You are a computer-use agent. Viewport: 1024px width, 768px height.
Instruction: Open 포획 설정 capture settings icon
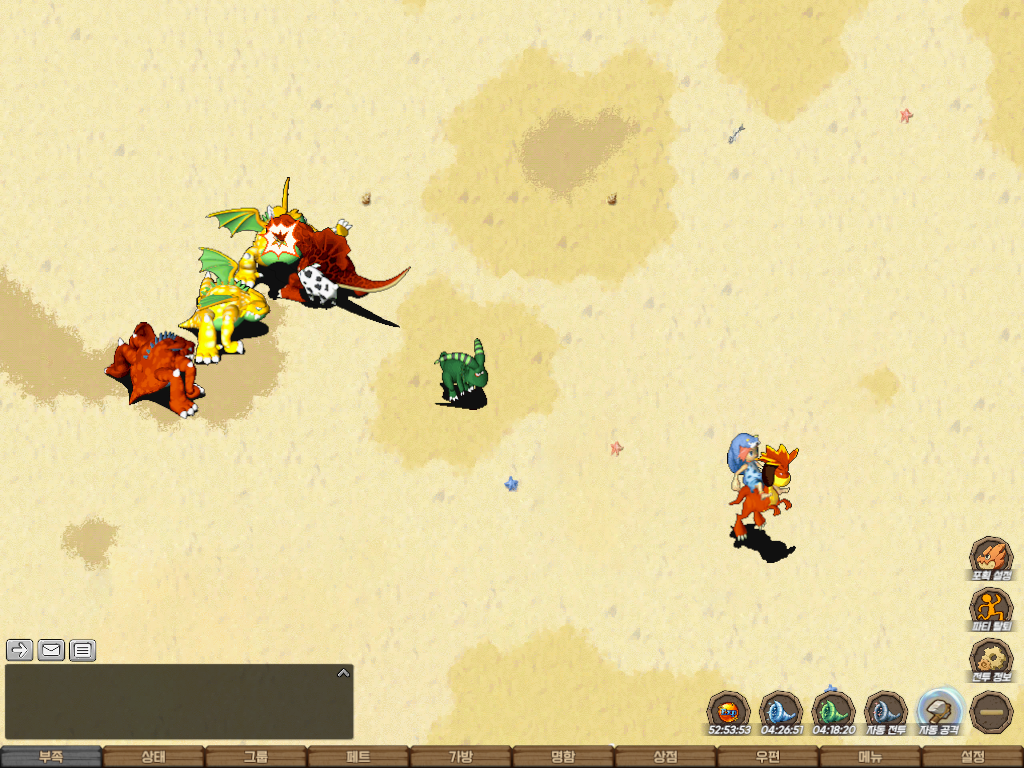click(x=991, y=558)
